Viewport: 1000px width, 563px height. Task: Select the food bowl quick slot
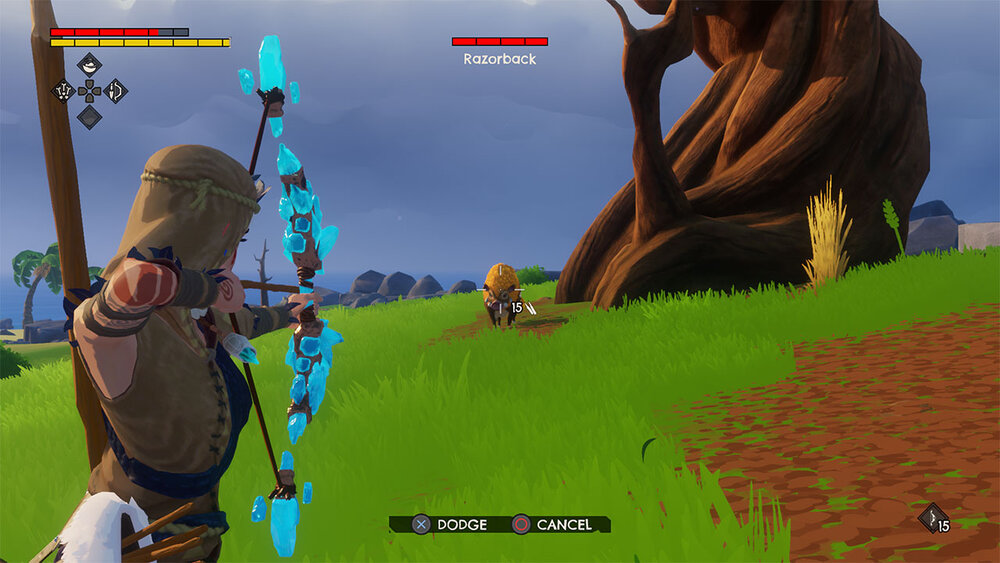pos(89,65)
